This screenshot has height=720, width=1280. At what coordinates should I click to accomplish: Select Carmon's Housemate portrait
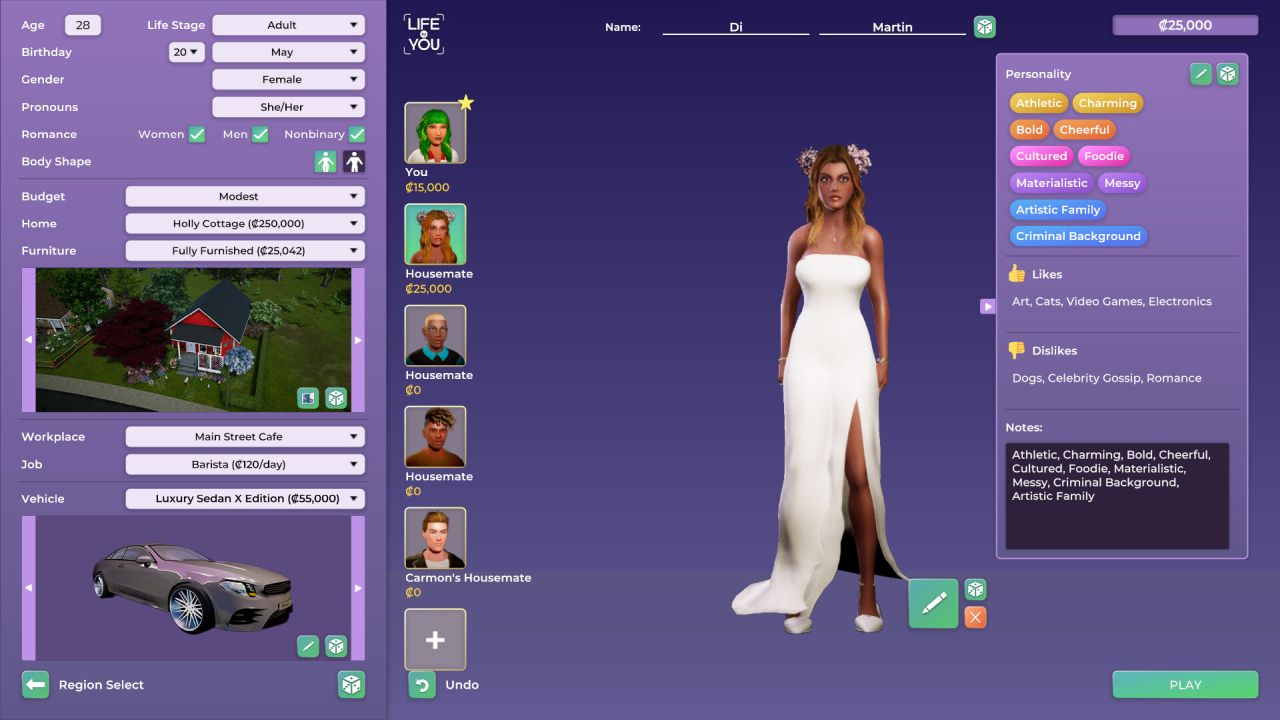[x=435, y=537]
